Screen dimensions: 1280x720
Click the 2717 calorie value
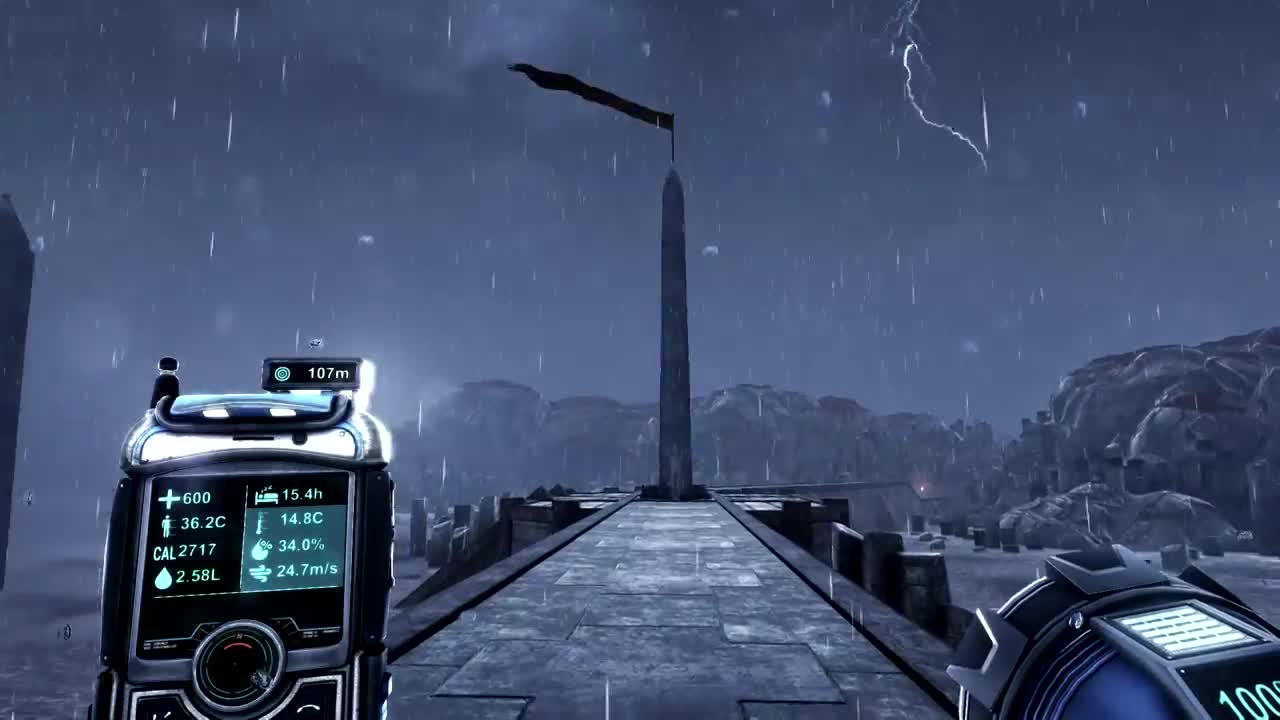(x=197, y=551)
